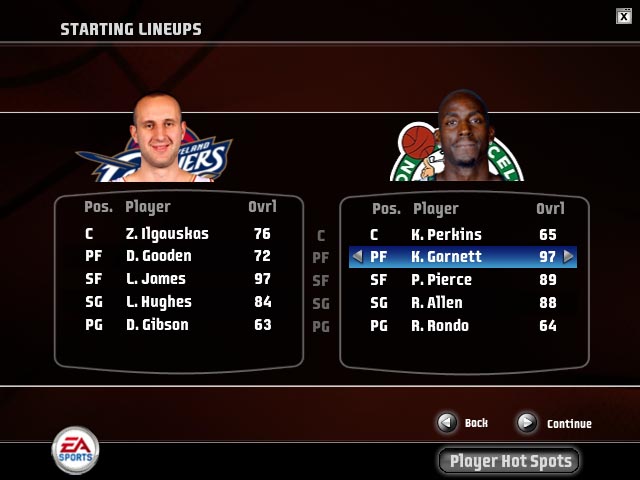
Task: Go back with the Back button
Action: [x=447, y=423]
